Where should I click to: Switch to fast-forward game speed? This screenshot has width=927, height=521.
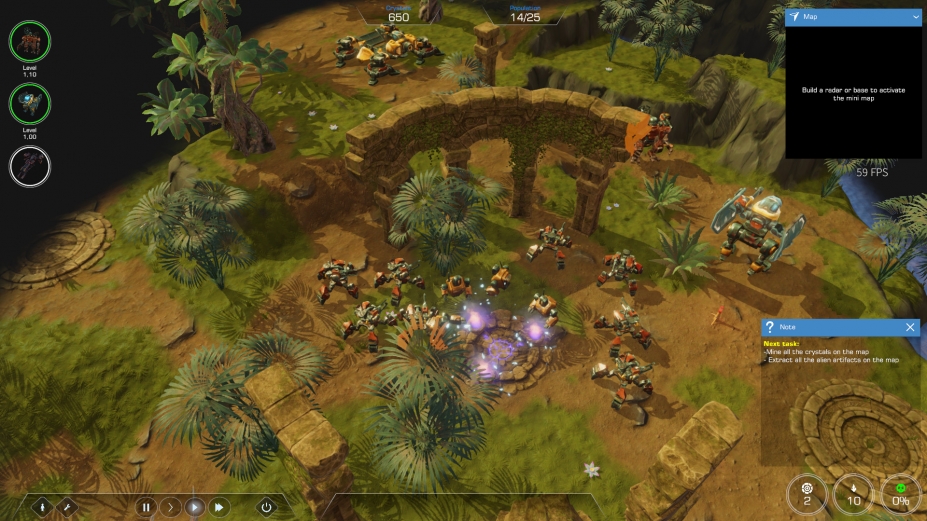[x=219, y=507]
